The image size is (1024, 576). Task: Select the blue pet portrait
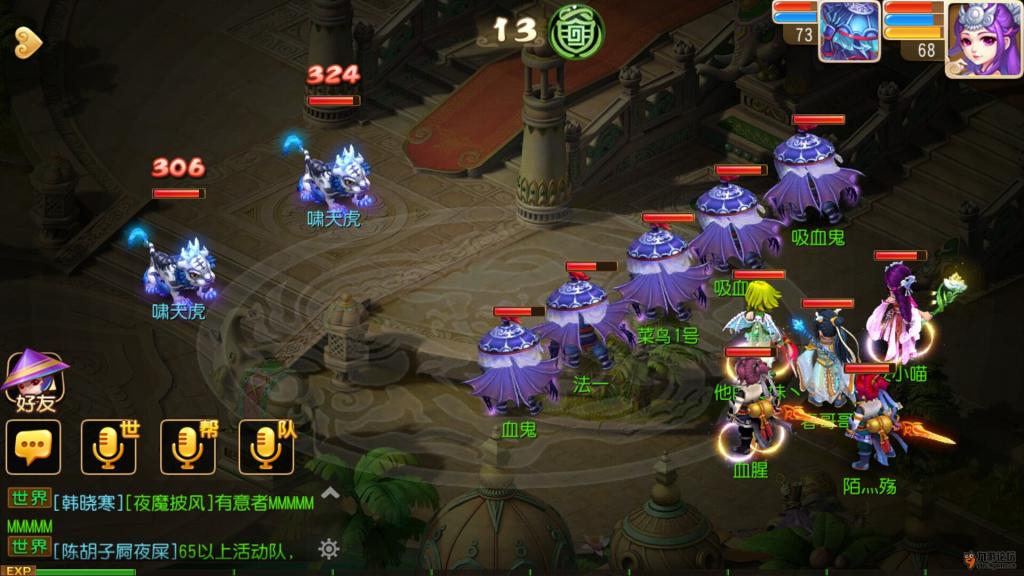(x=849, y=32)
